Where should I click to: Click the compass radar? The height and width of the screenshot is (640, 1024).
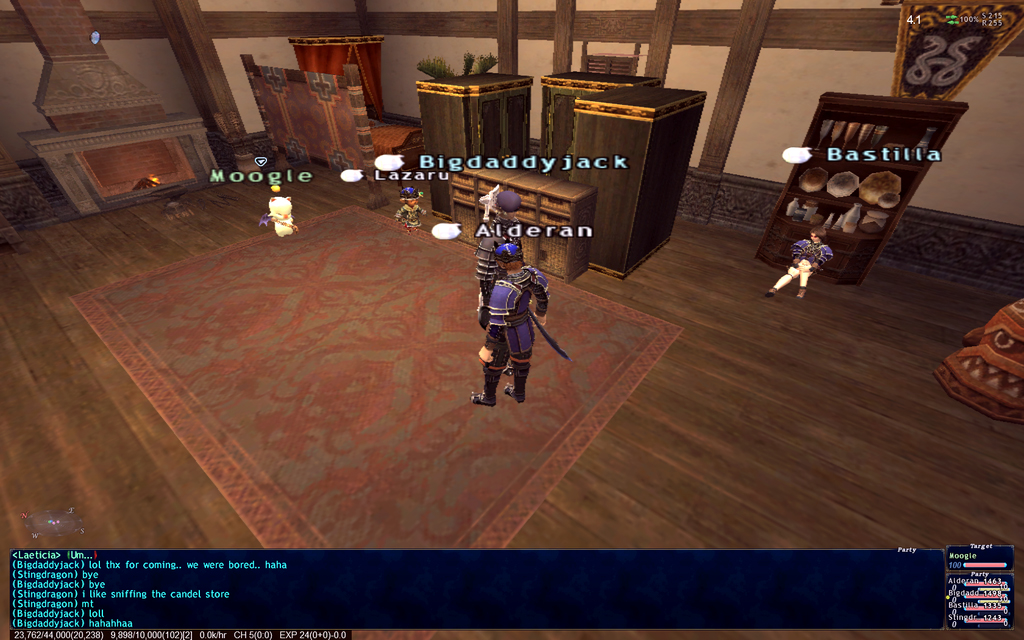coord(52,524)
